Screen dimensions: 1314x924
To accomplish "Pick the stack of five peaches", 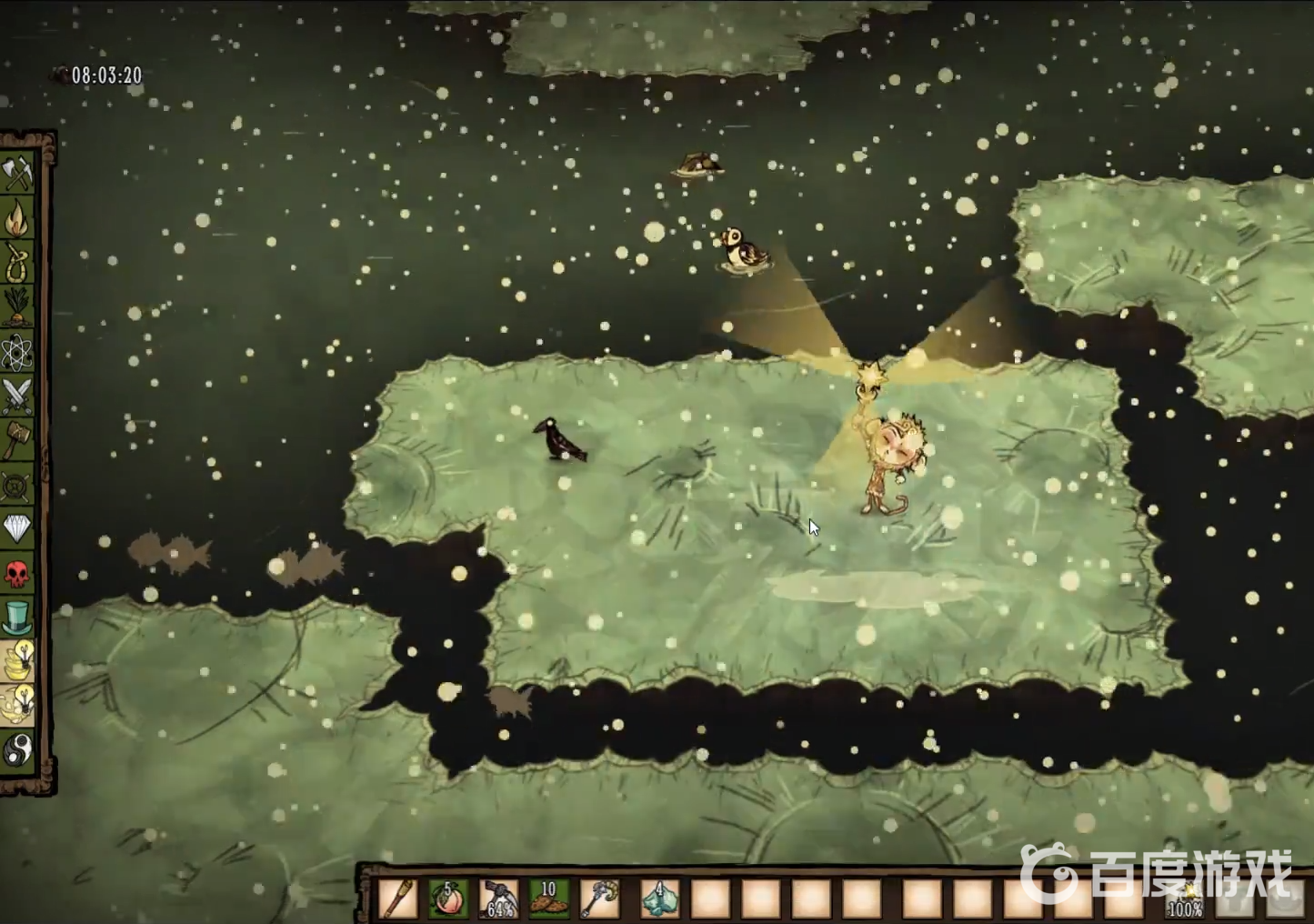I will pyautogui.click(x=449, y=899).
